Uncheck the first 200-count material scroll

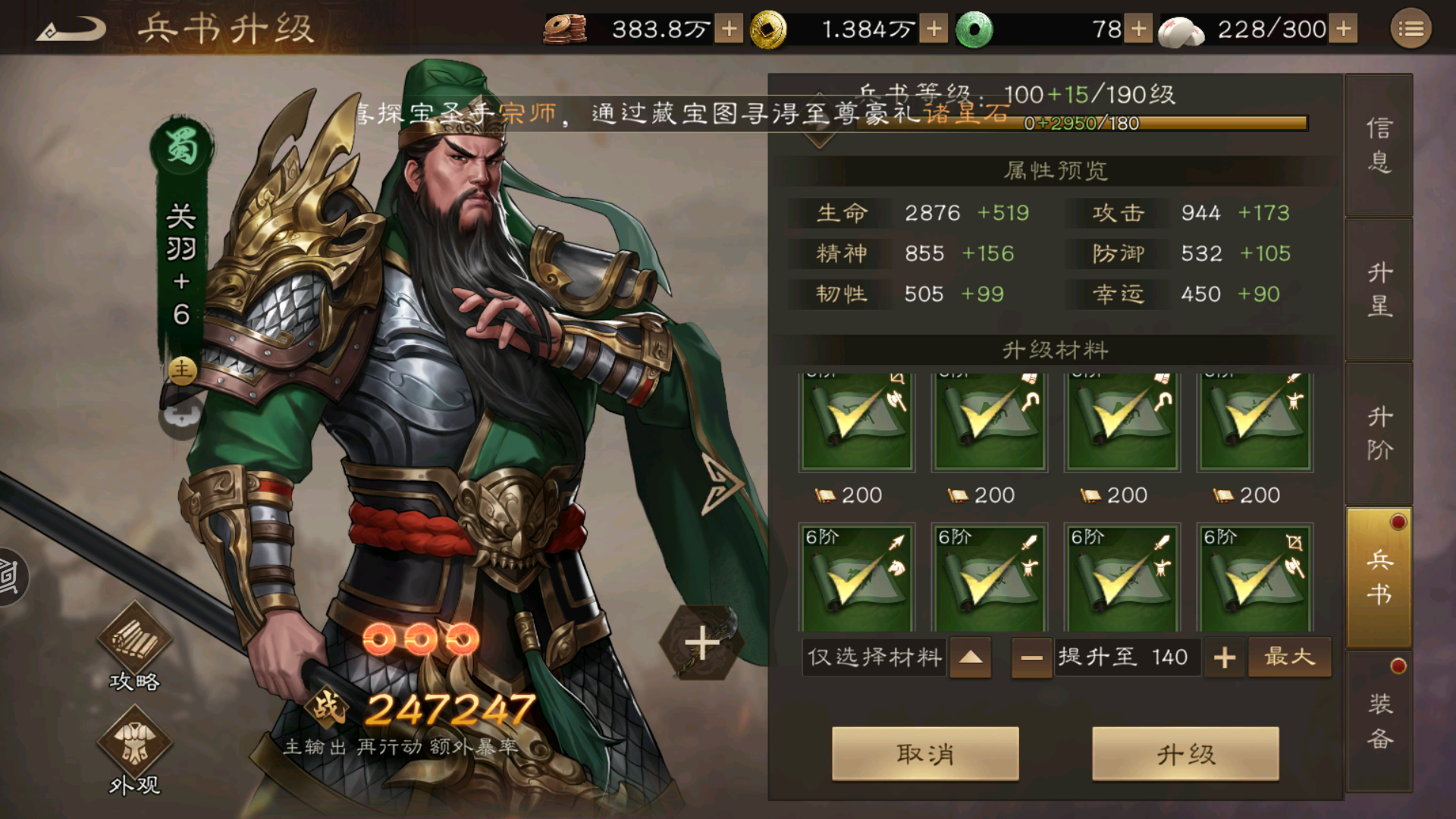point(857,421)
